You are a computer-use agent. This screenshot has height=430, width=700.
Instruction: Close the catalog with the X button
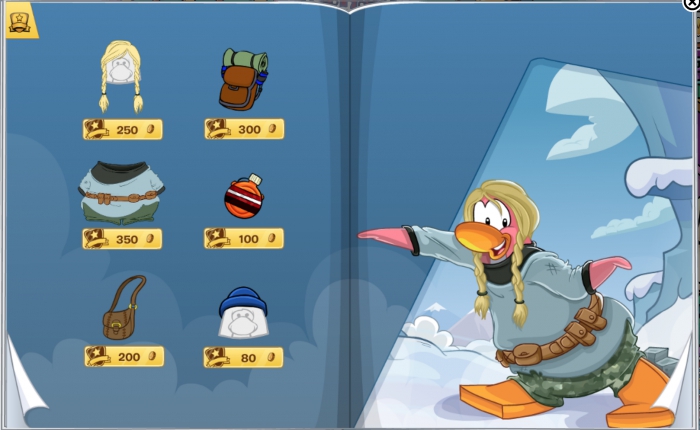pyautogui.click(x=691, y=5)
